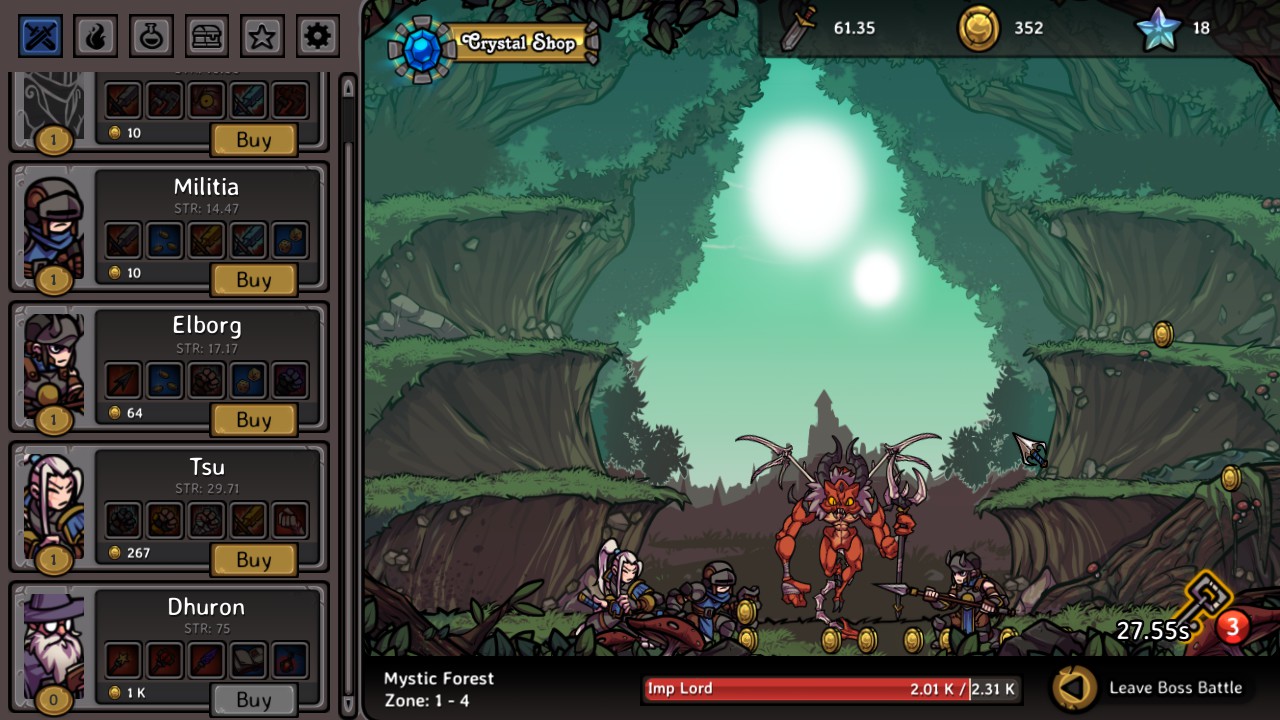Buy an upgrade for Dhuron

click(x=253, y=699)
